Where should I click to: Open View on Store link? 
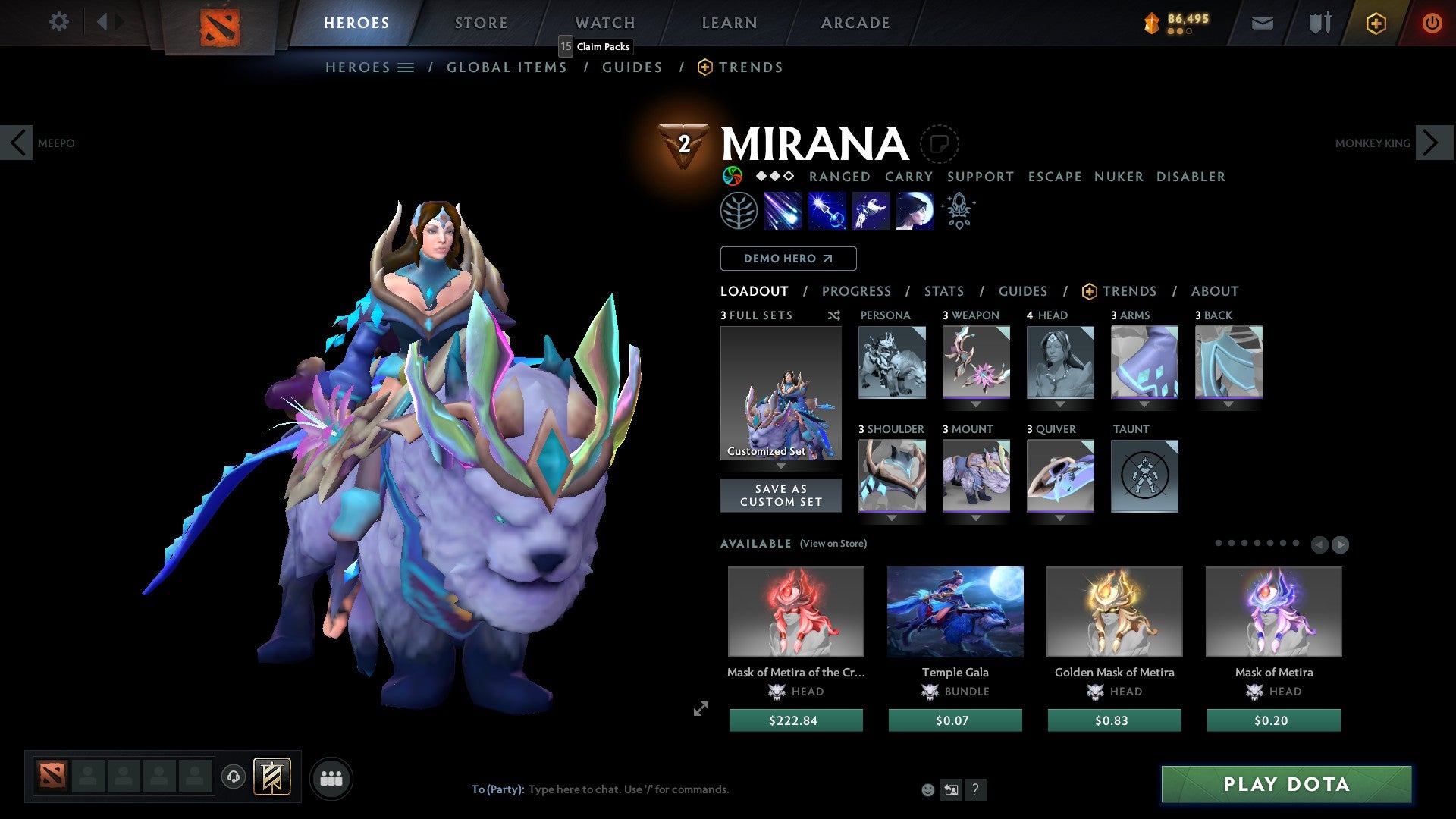pyautogui.click(x=833, y=544)
